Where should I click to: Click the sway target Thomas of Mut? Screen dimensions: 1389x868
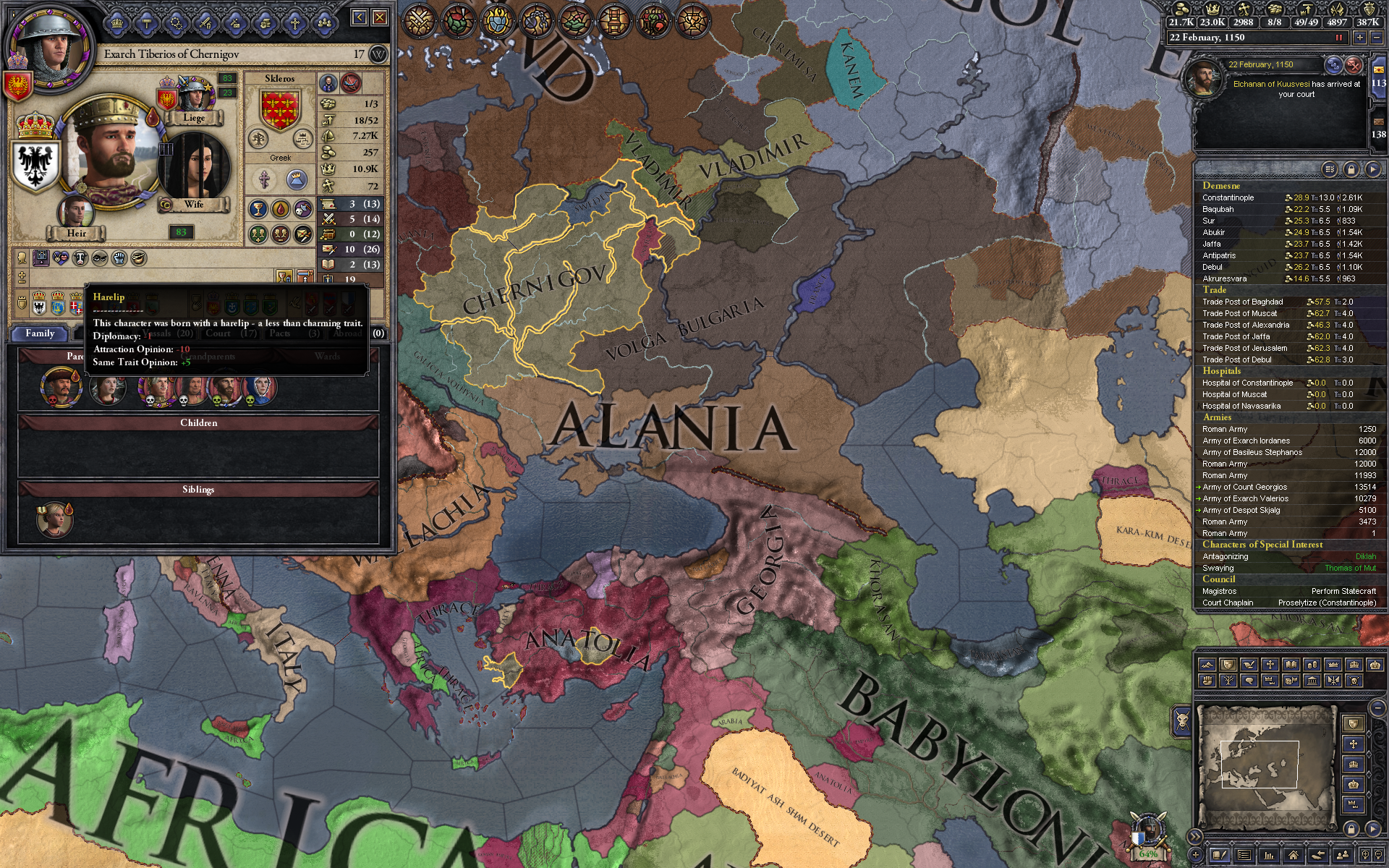coord(1350,568)
